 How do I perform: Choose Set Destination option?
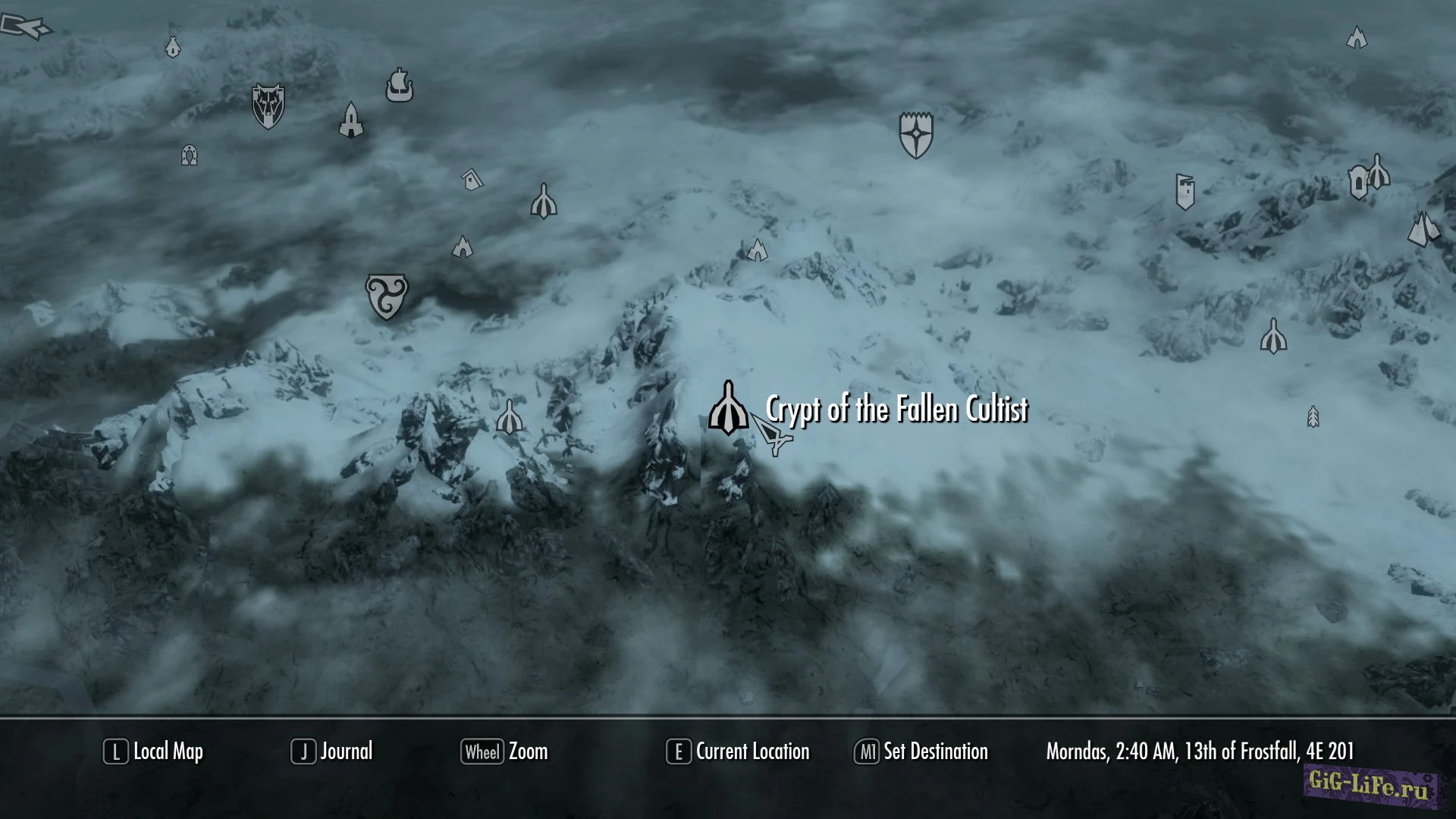point(921,752)
